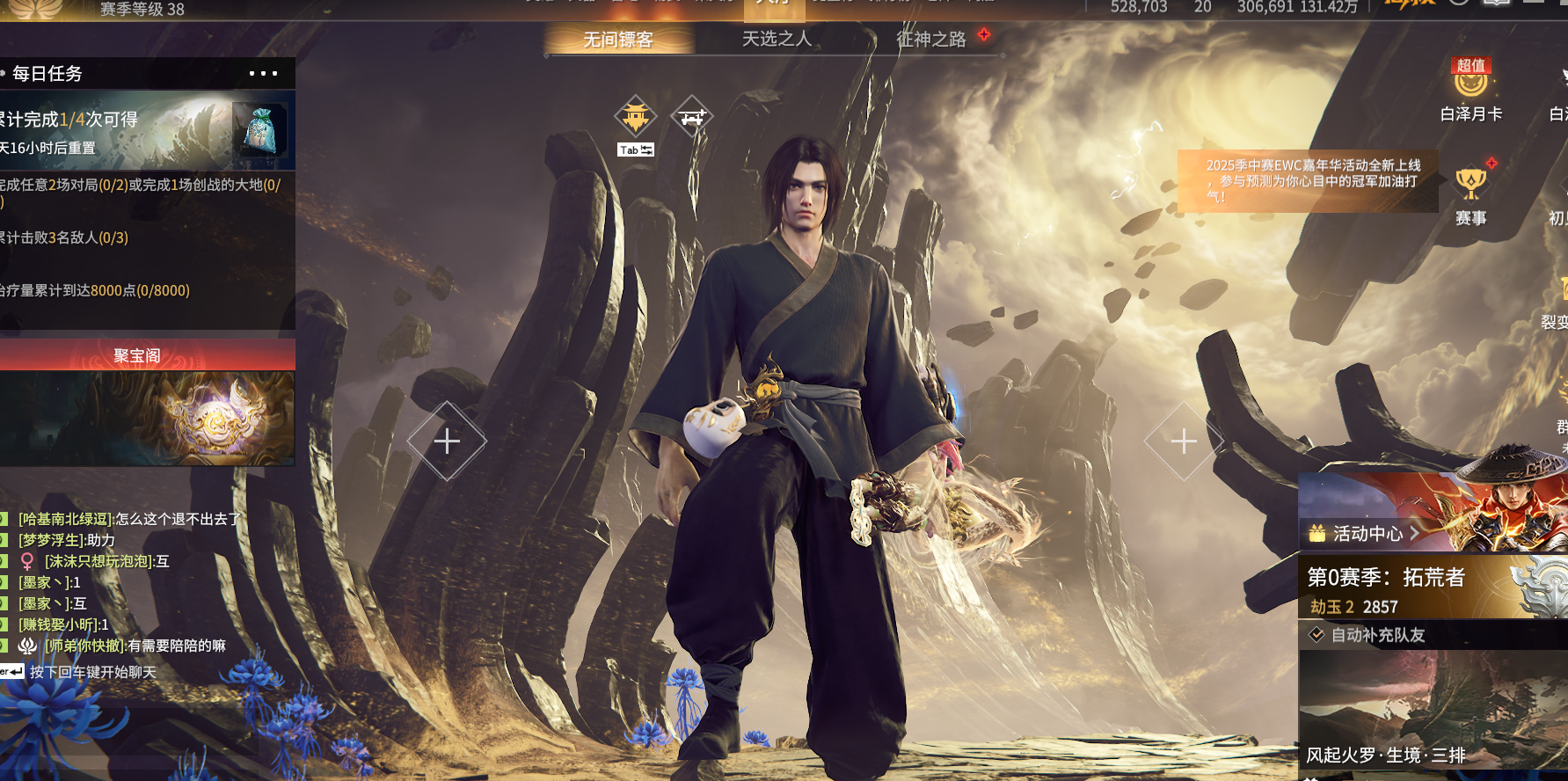Open the daily tasks three-dot menu
This screenshot has width=1568, height=781.
coord(263,74)
